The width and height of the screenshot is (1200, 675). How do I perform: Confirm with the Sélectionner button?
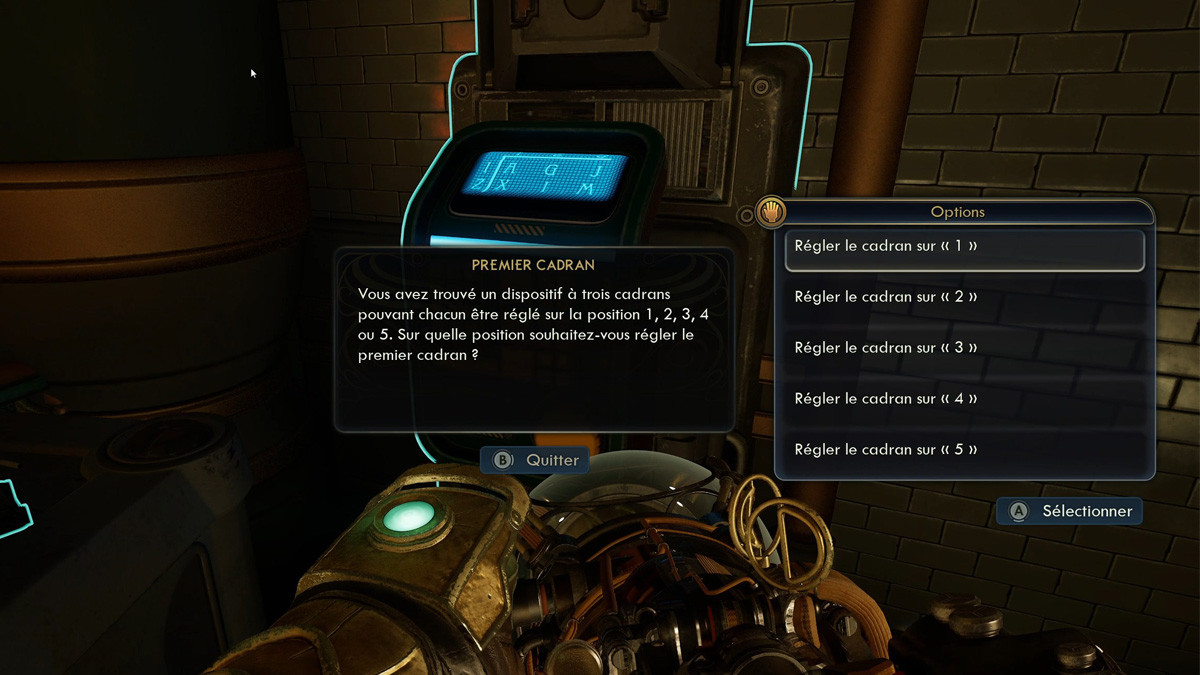(x=1070, y=511)
